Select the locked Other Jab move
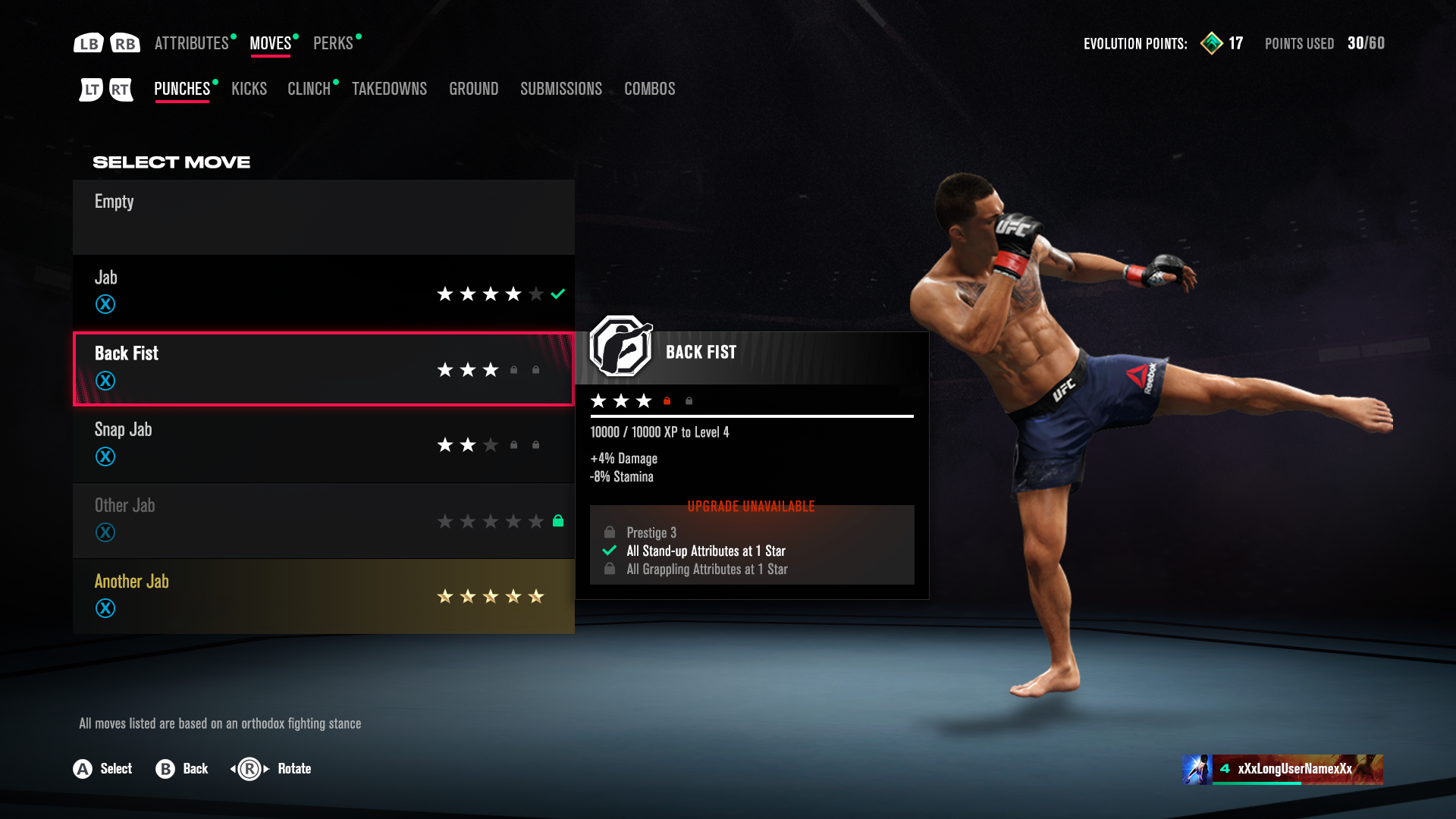The height and width of the screenshot is (819, 1456). (323, 520)
